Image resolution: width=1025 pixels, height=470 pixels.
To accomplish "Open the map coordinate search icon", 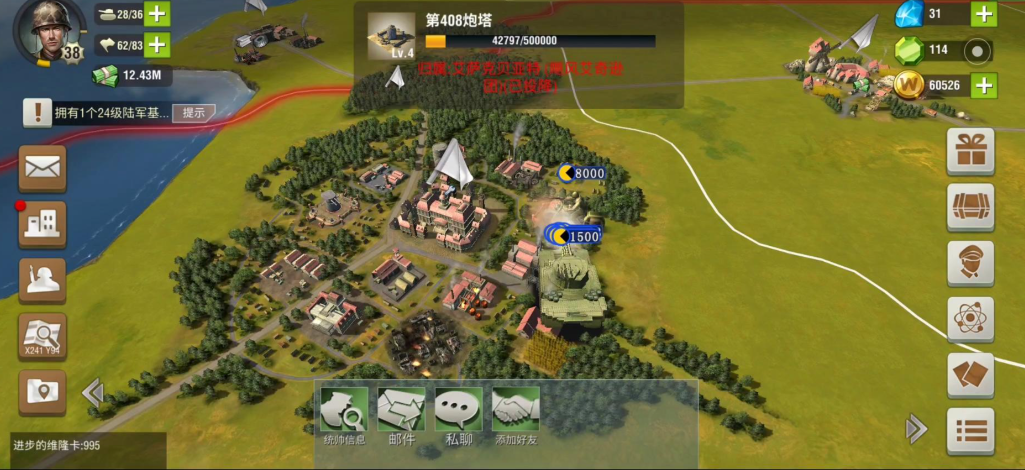I will pyautogui.click(x=42, y=337).
